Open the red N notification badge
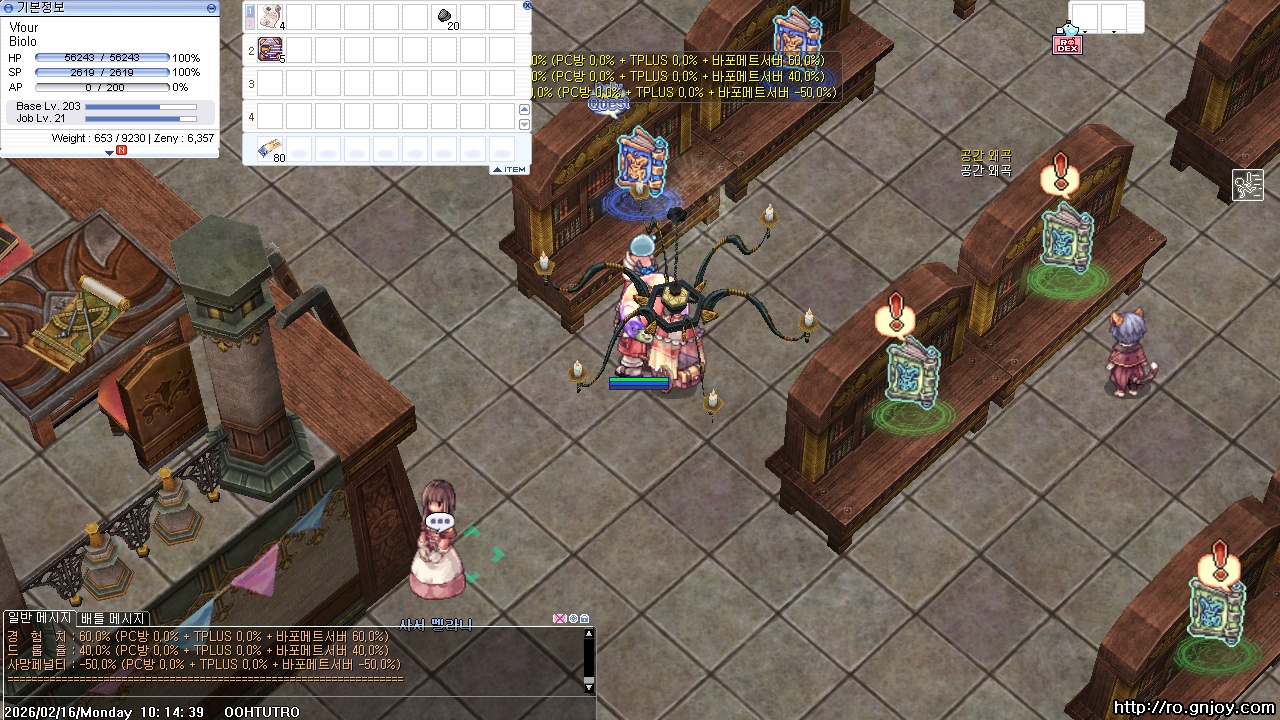 pos(121,151)
